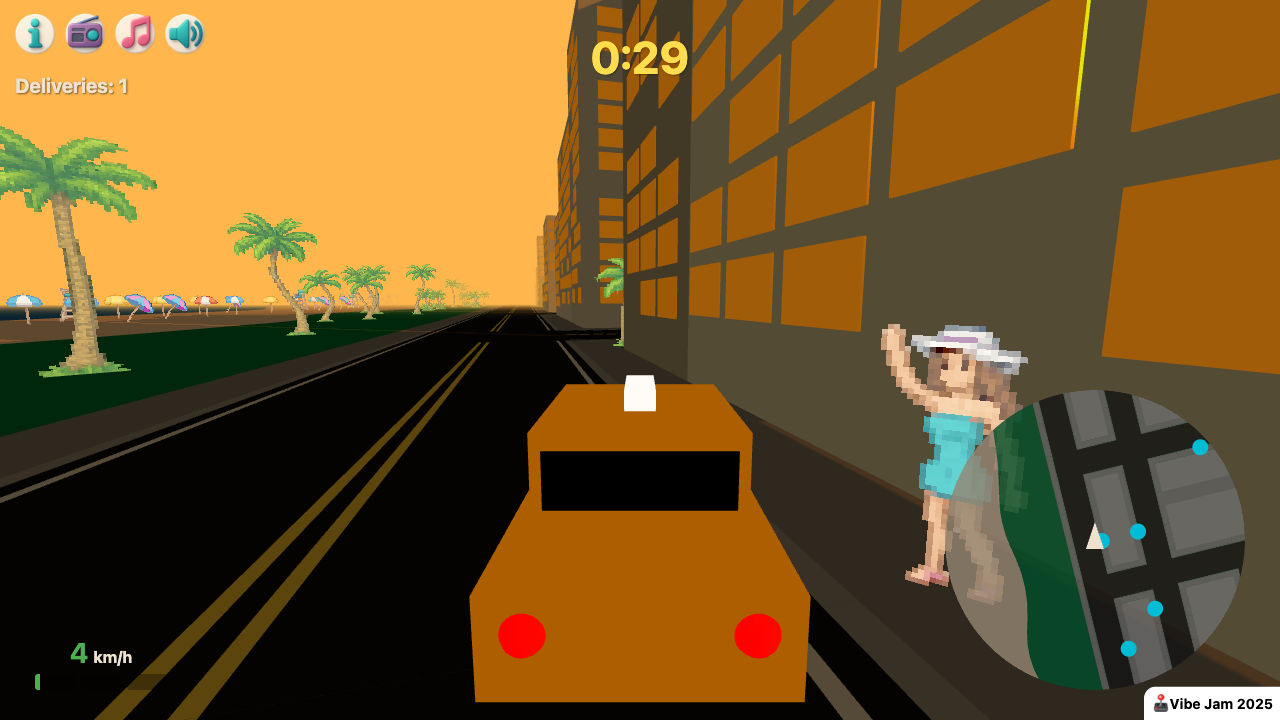Open the info overlay for controls
Viewport: 1280px width, 720px height.
click(x=35, y=33)
